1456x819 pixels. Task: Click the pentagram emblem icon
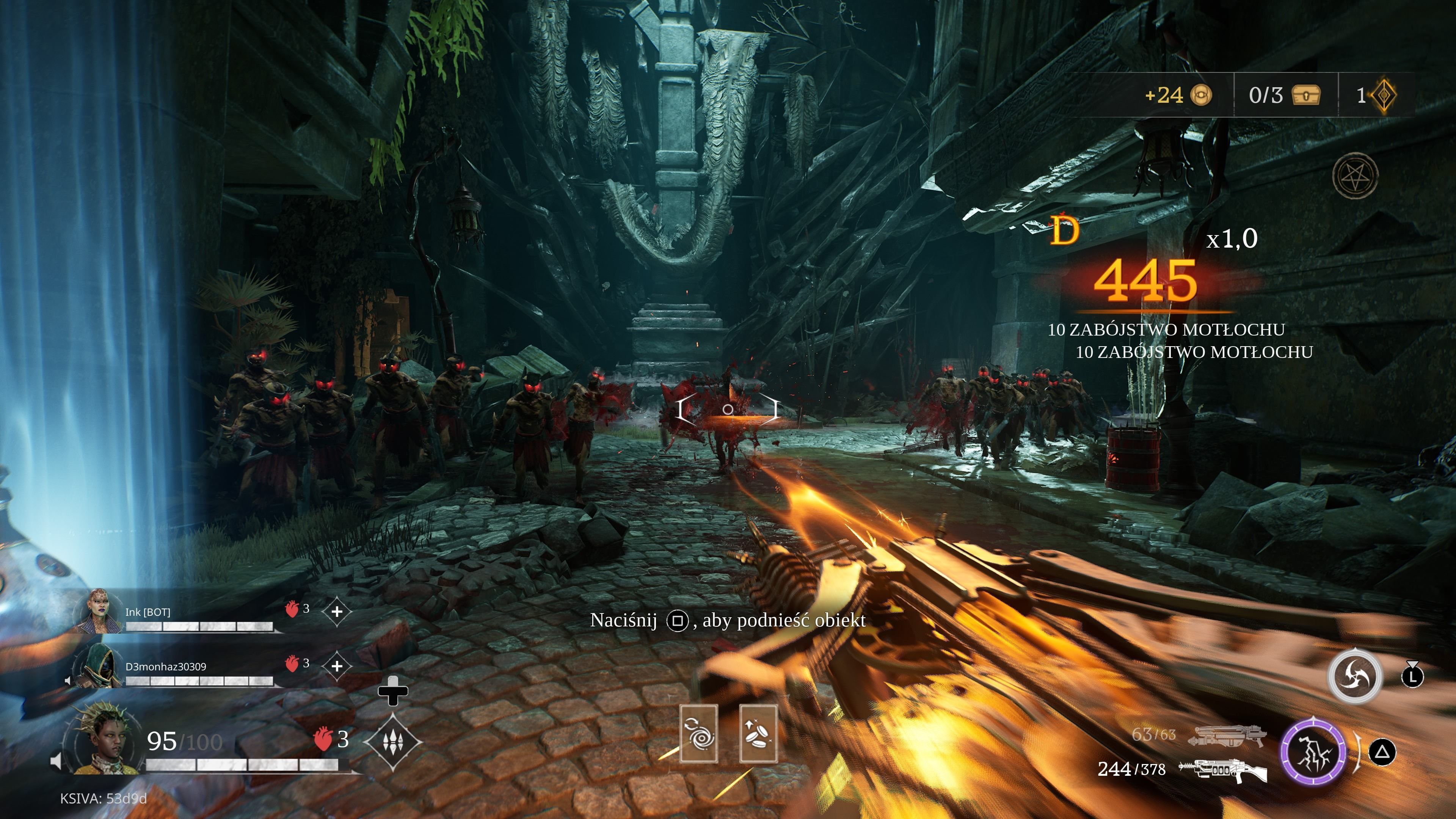coord(1356,176)
